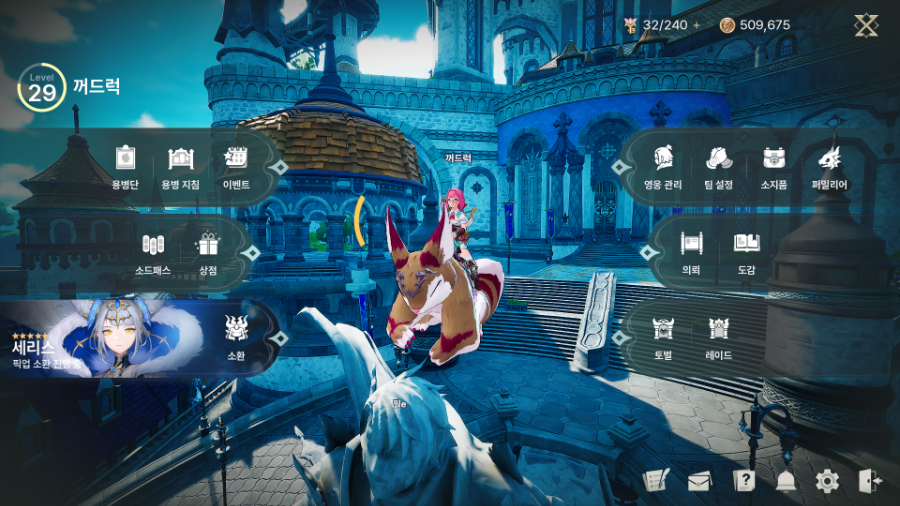Open the settings gear icon
The height and width of the screenshot is (506, 900).
coord(827,481)
